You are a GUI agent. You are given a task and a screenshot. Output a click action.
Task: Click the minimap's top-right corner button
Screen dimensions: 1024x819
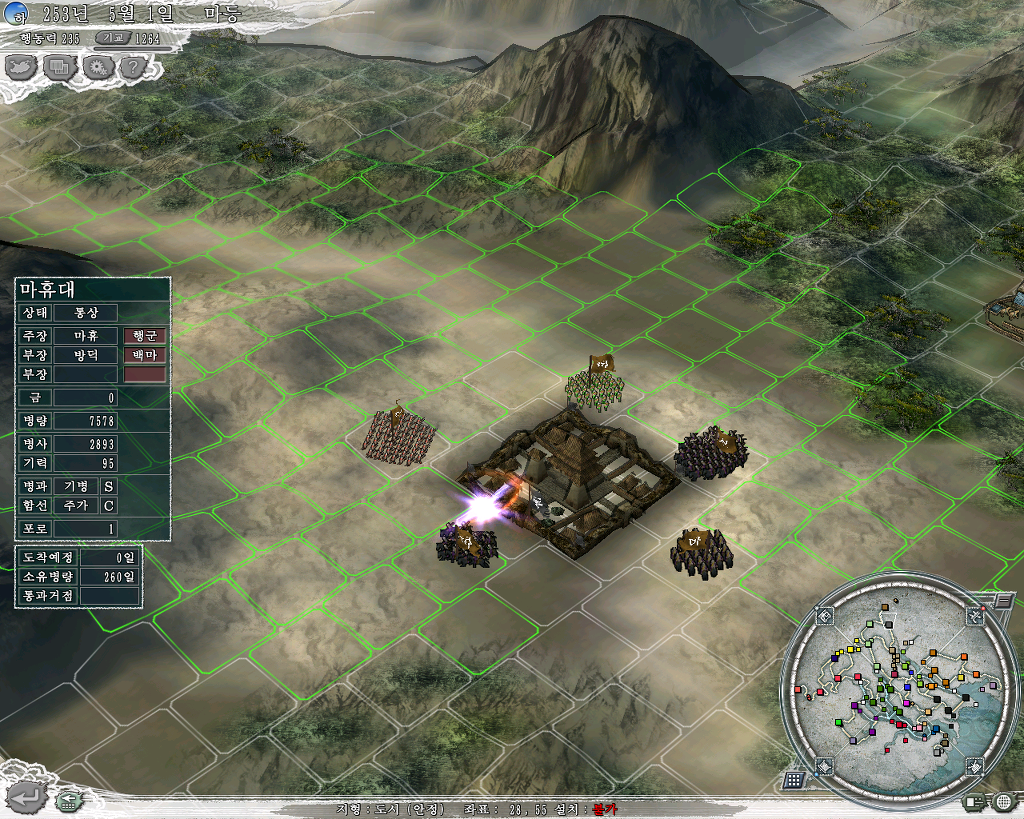(974, 616)
